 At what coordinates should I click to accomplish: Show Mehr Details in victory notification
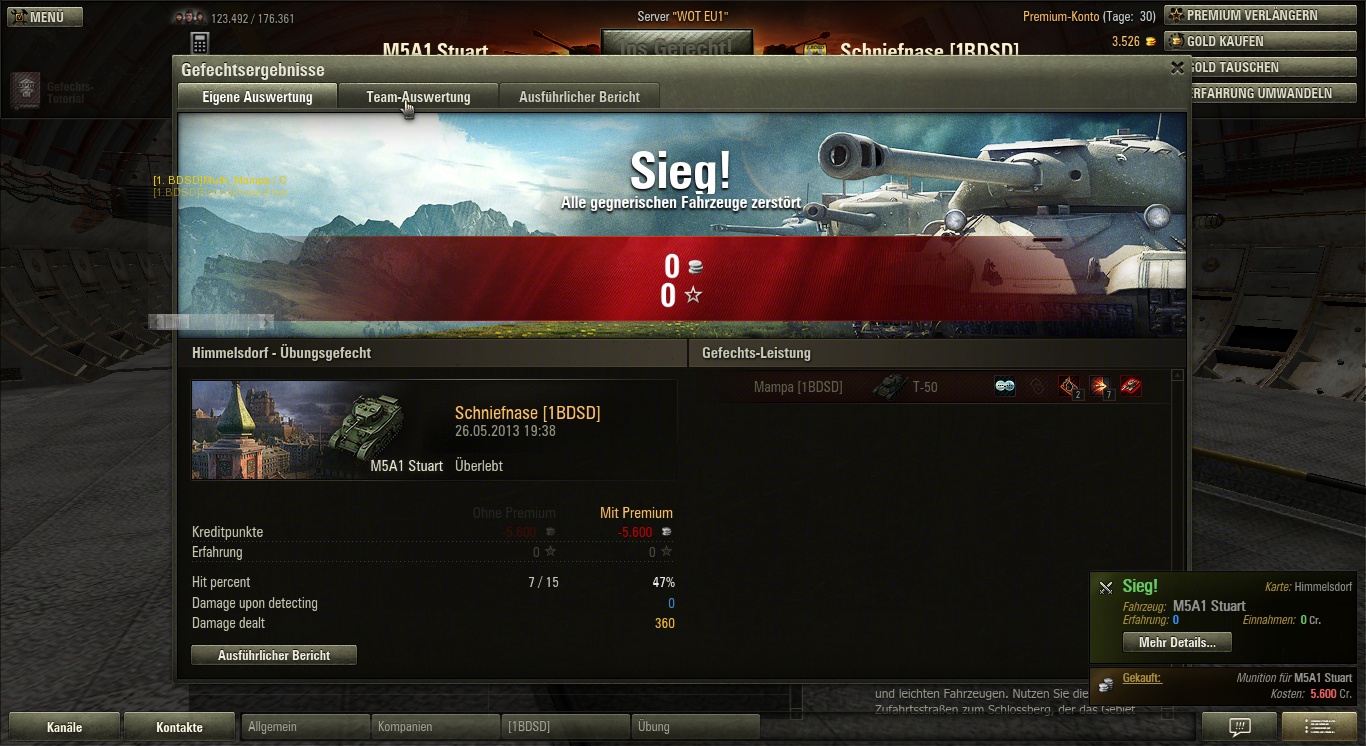(x=1177, y=642)
